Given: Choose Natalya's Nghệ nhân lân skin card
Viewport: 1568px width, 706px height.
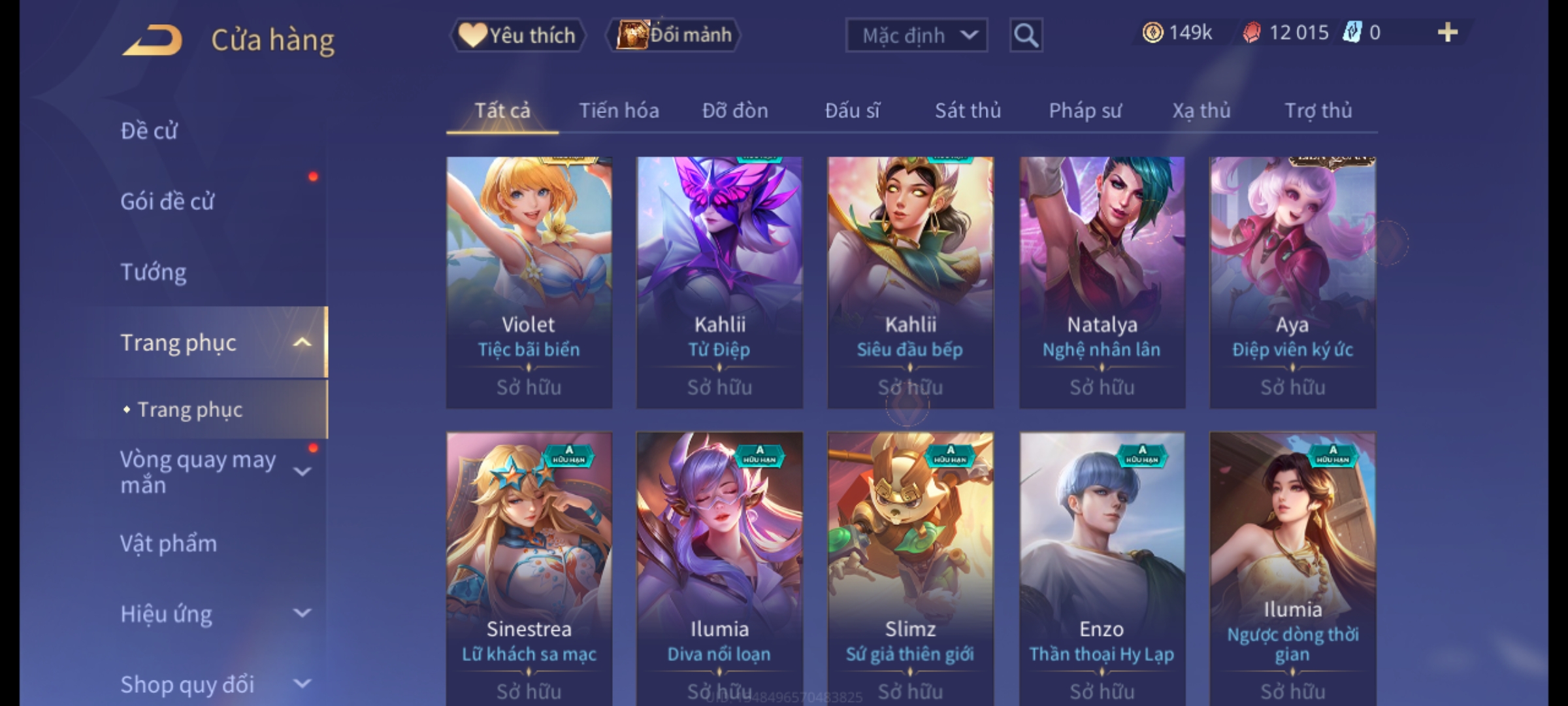Looking at the screenshot, I should tap(1102, 282).
